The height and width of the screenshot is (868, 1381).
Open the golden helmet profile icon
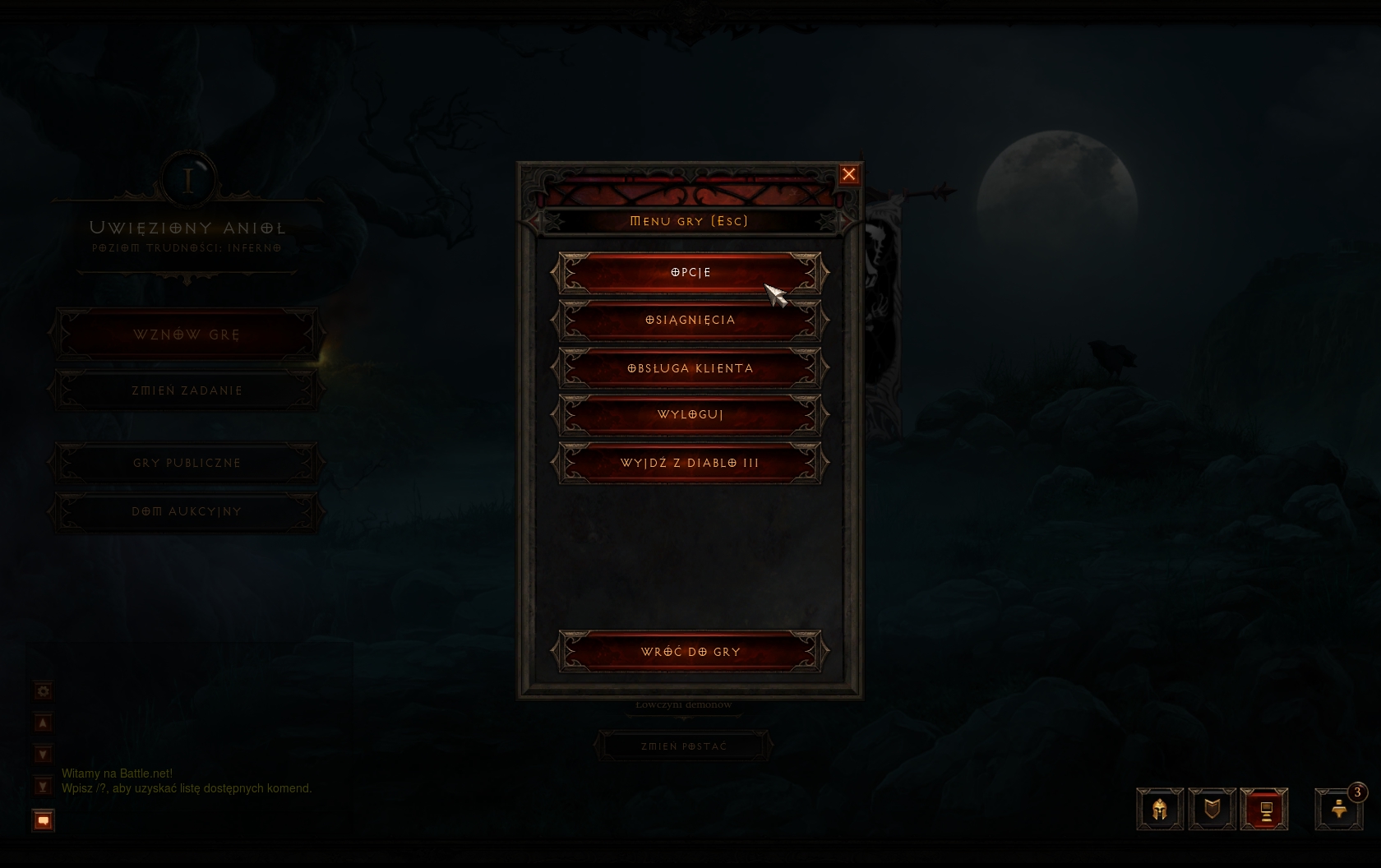coord(1160,810)
